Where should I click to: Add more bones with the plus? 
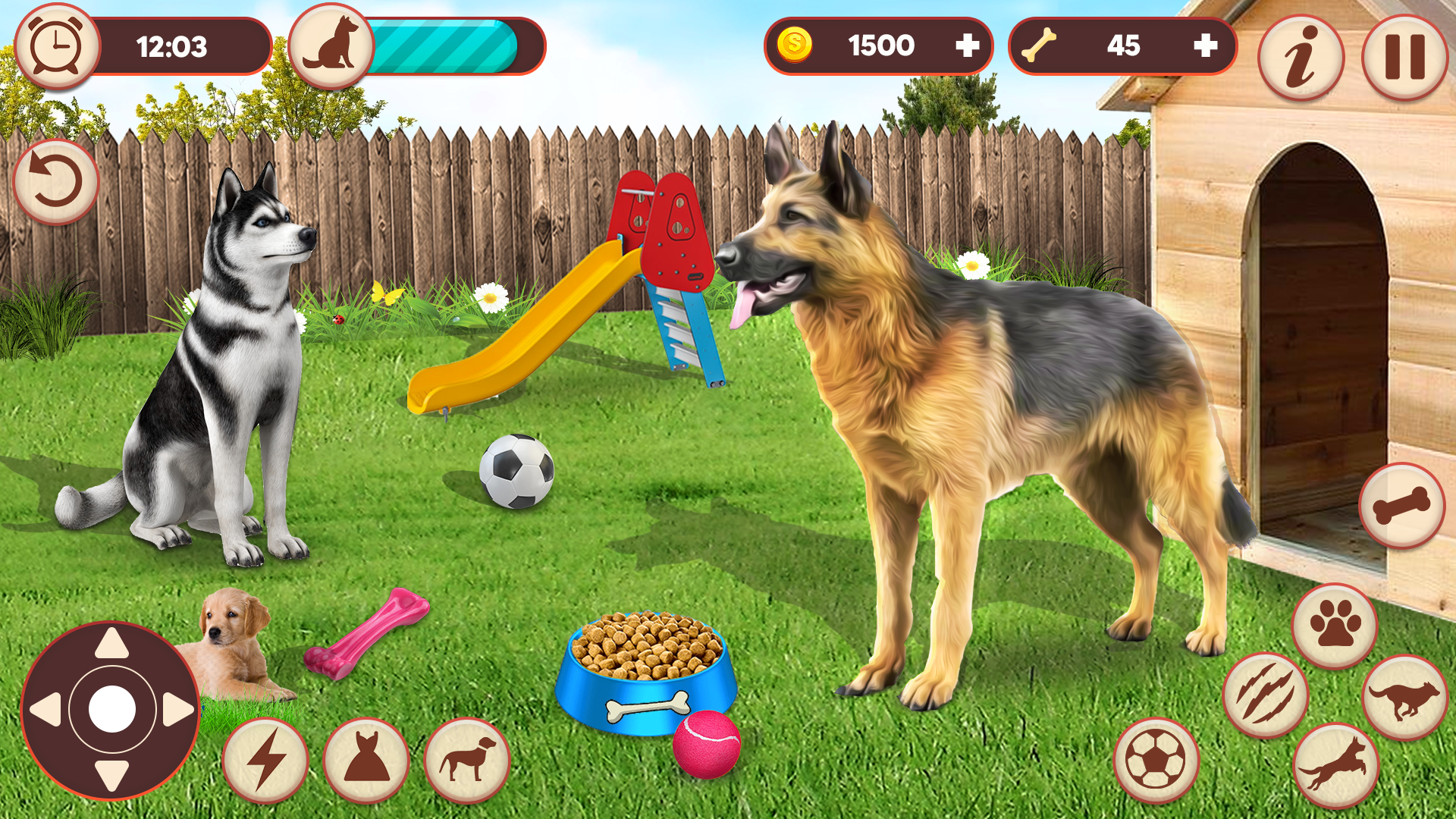point(1209,45)
